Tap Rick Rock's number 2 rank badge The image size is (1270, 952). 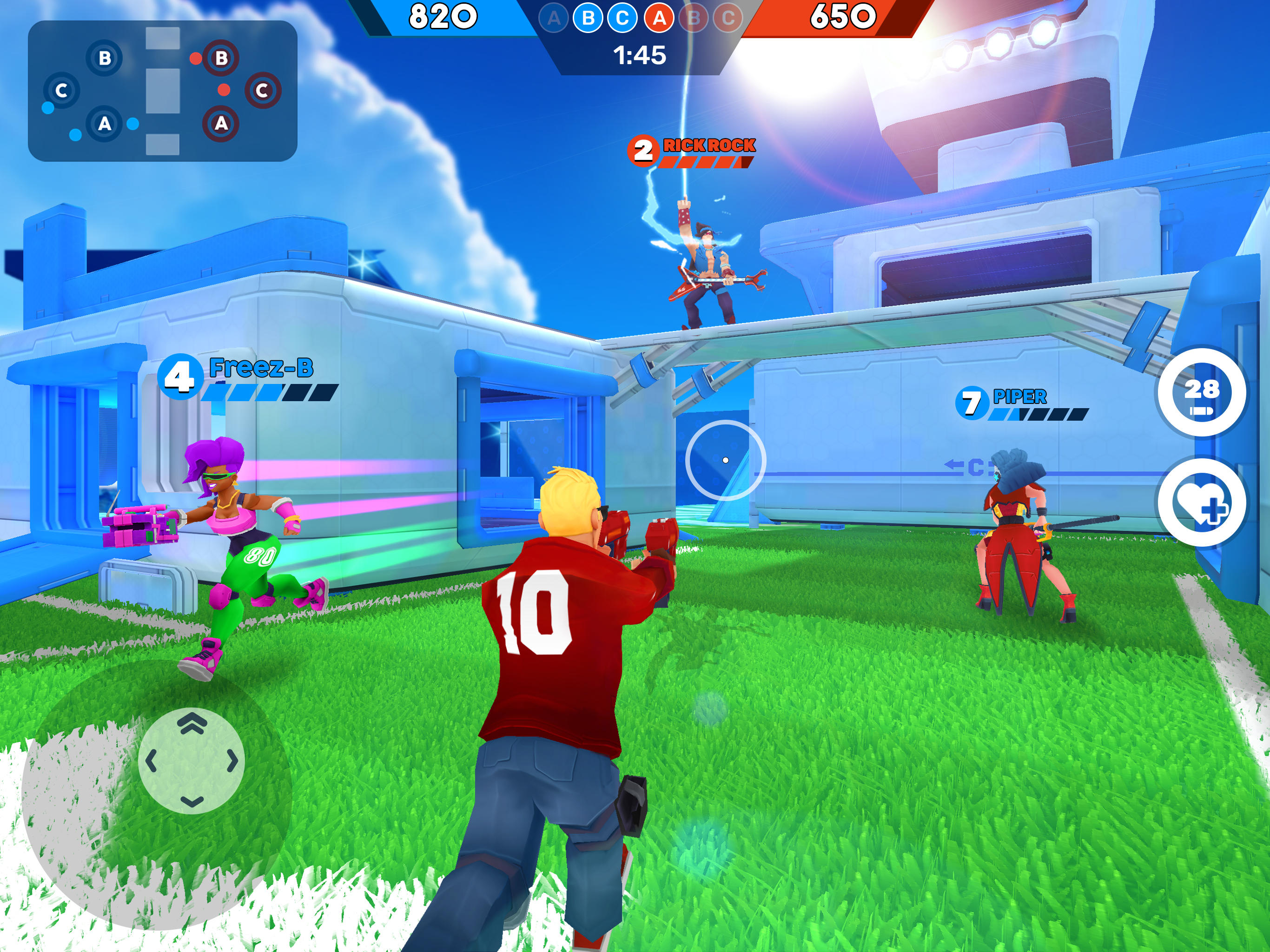click(644, 151)
